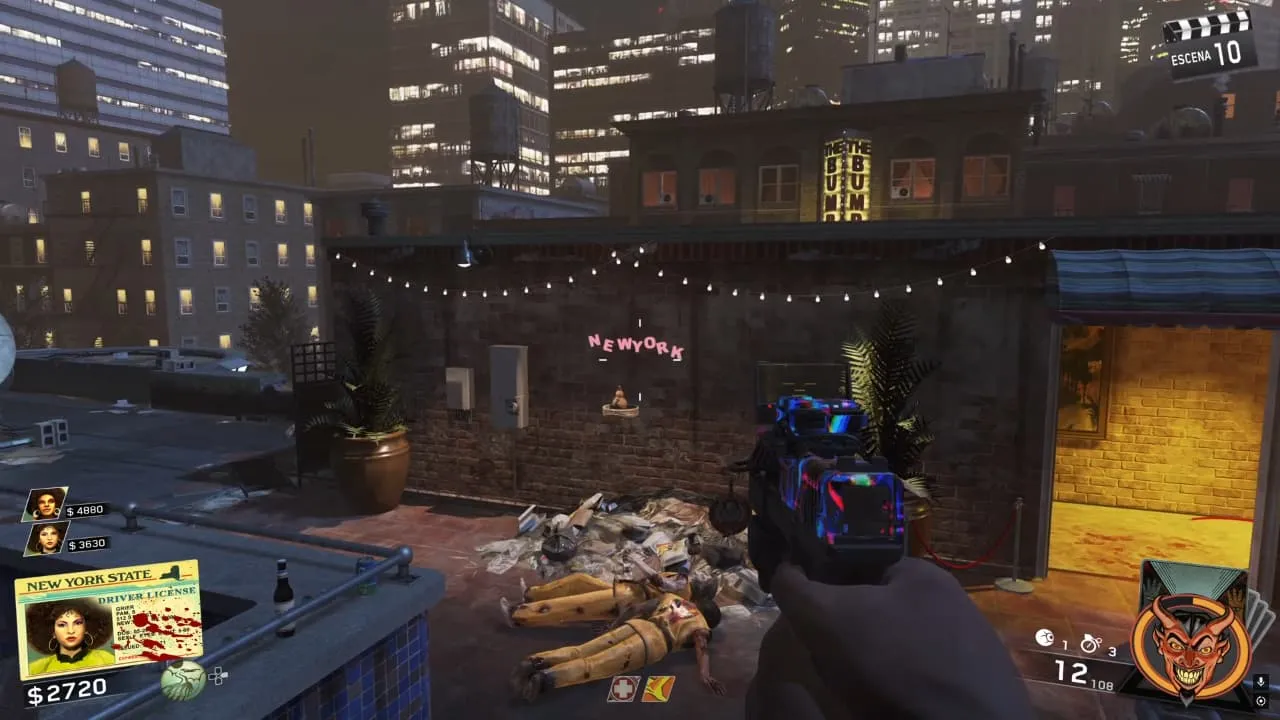Click the green cracked orb item icon

tap(183, 680)
